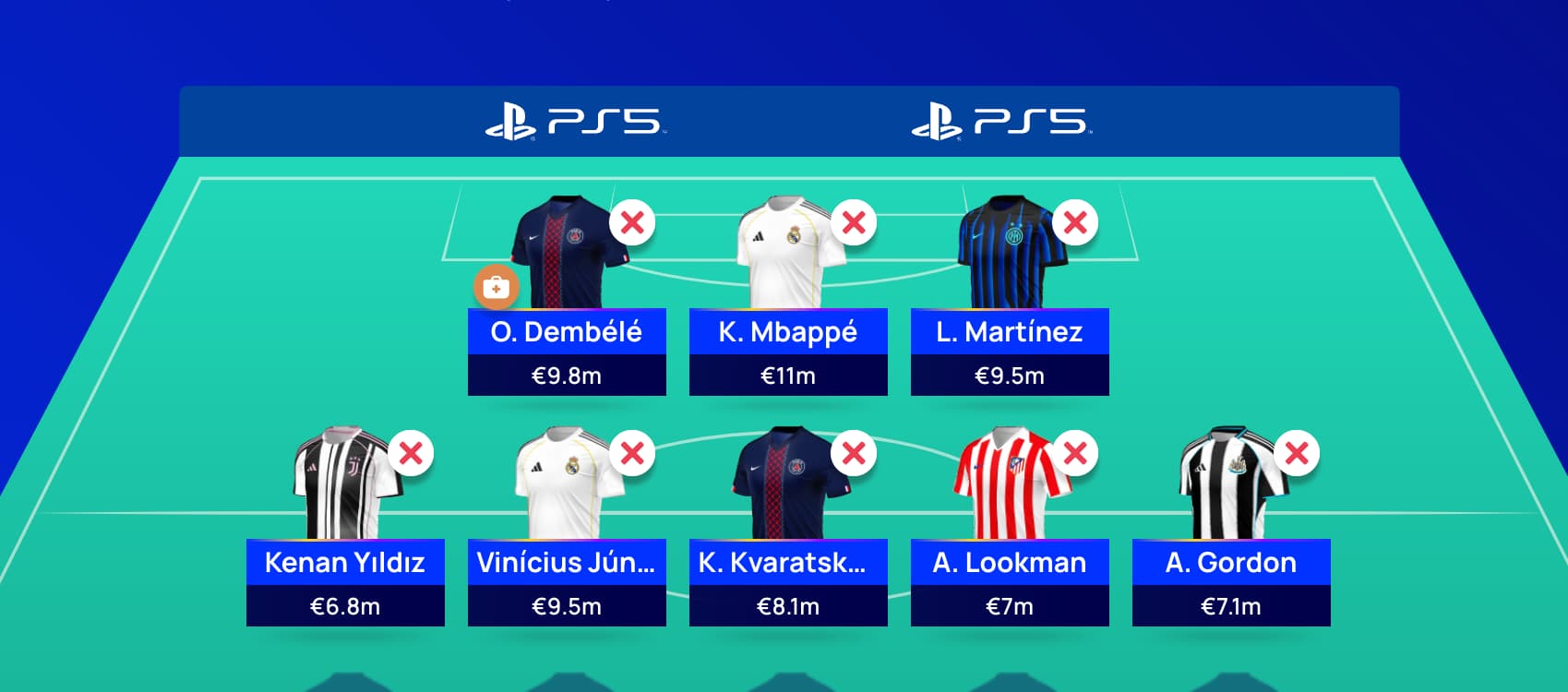Click the briefcase icon on O. Dembélé
The image size is (1568, 692).
pyautogui.click(x=497, y=288)
